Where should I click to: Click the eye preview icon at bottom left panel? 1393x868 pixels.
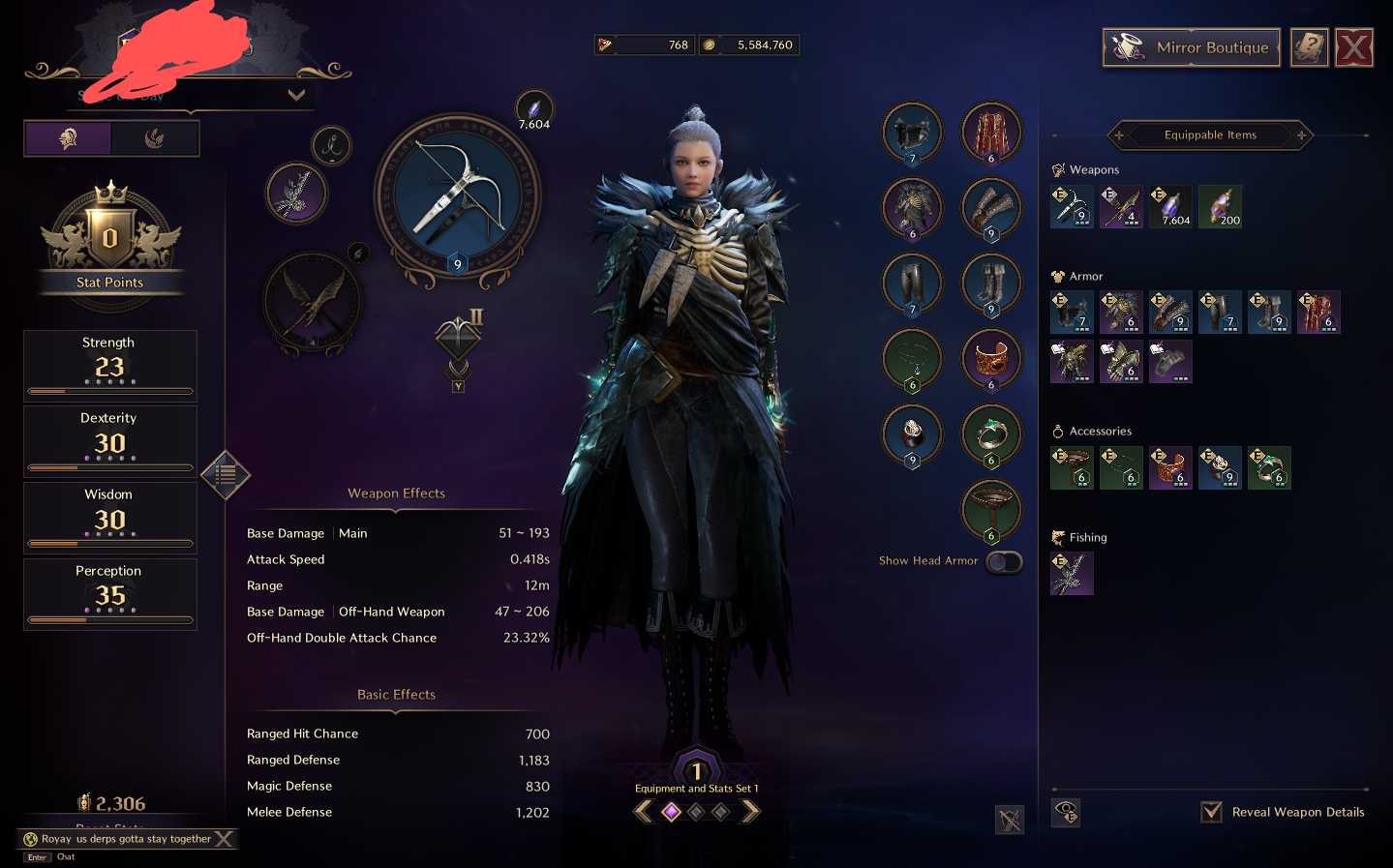tap(1066, 813)
